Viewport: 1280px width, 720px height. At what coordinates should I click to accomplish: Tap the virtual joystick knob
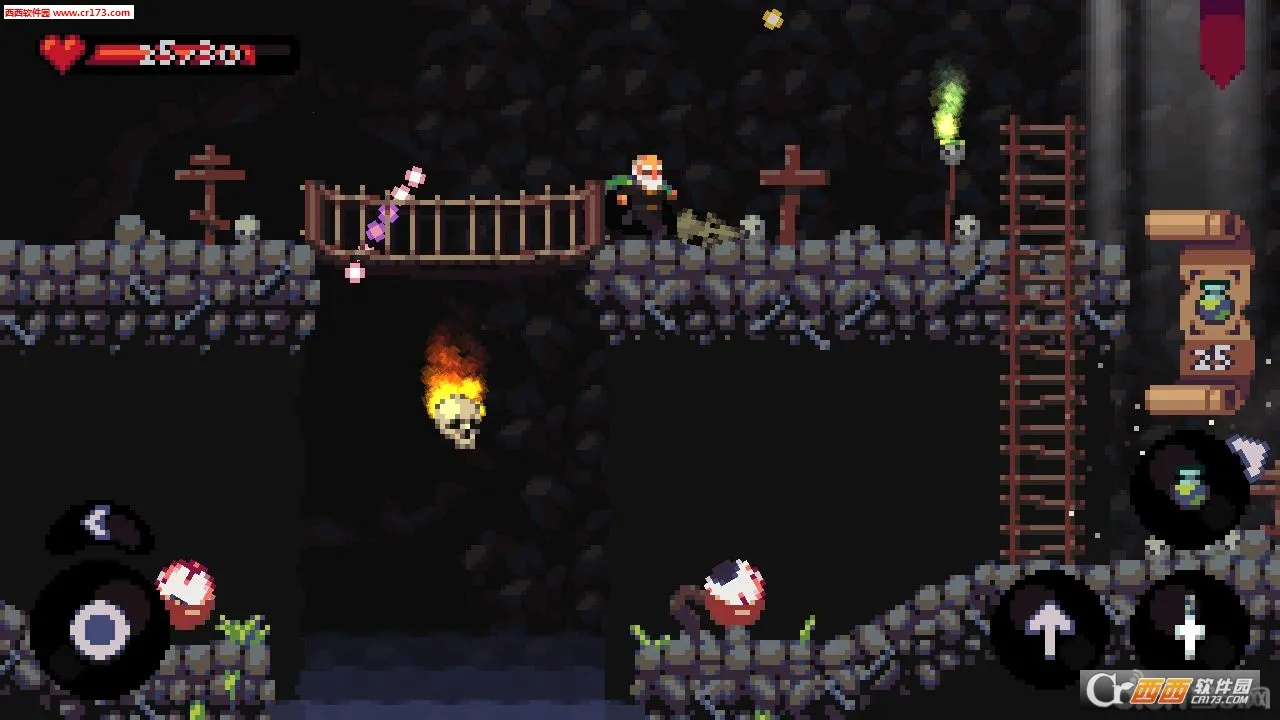click(100, 630)
